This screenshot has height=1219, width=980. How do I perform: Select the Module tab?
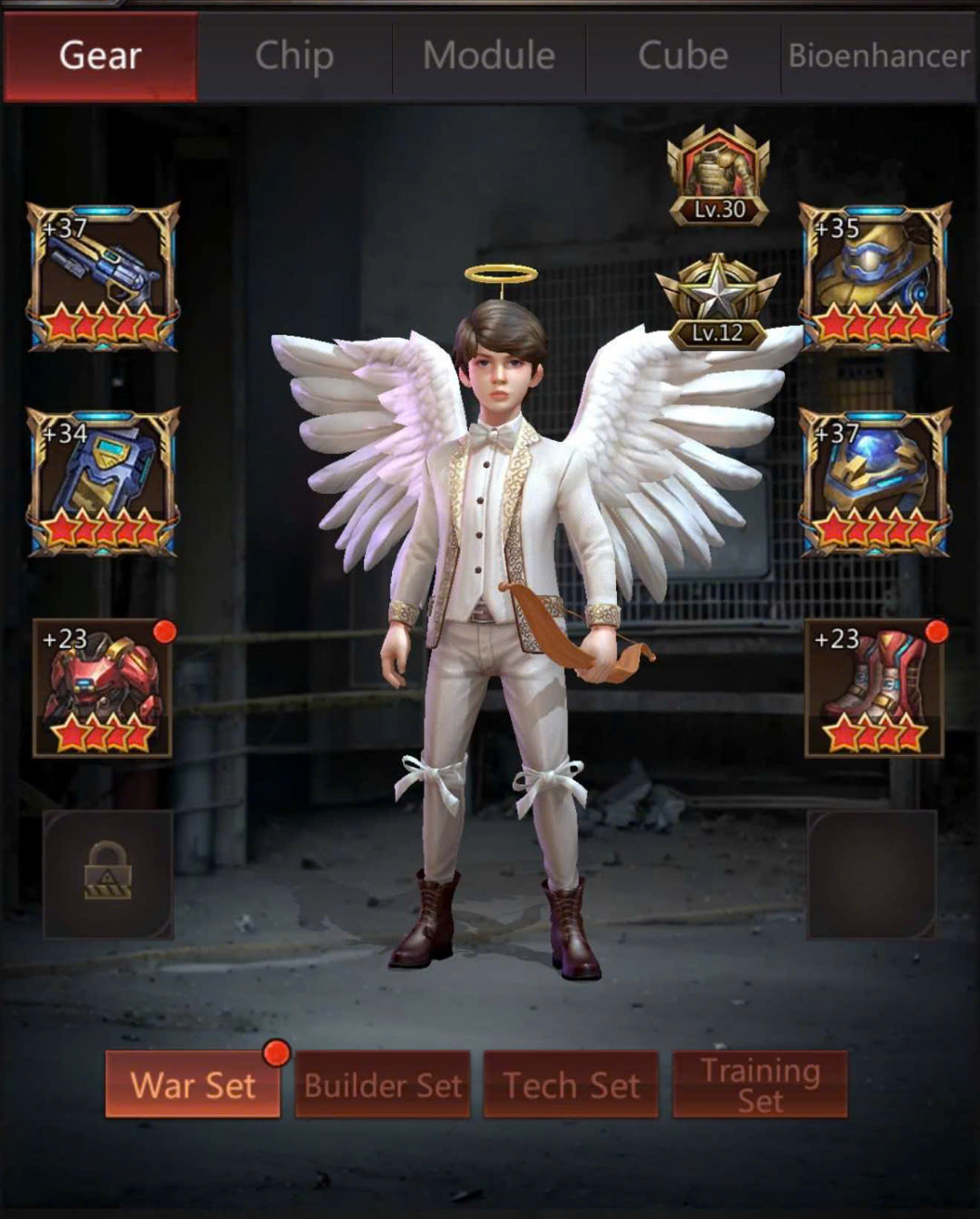[489, 56]
